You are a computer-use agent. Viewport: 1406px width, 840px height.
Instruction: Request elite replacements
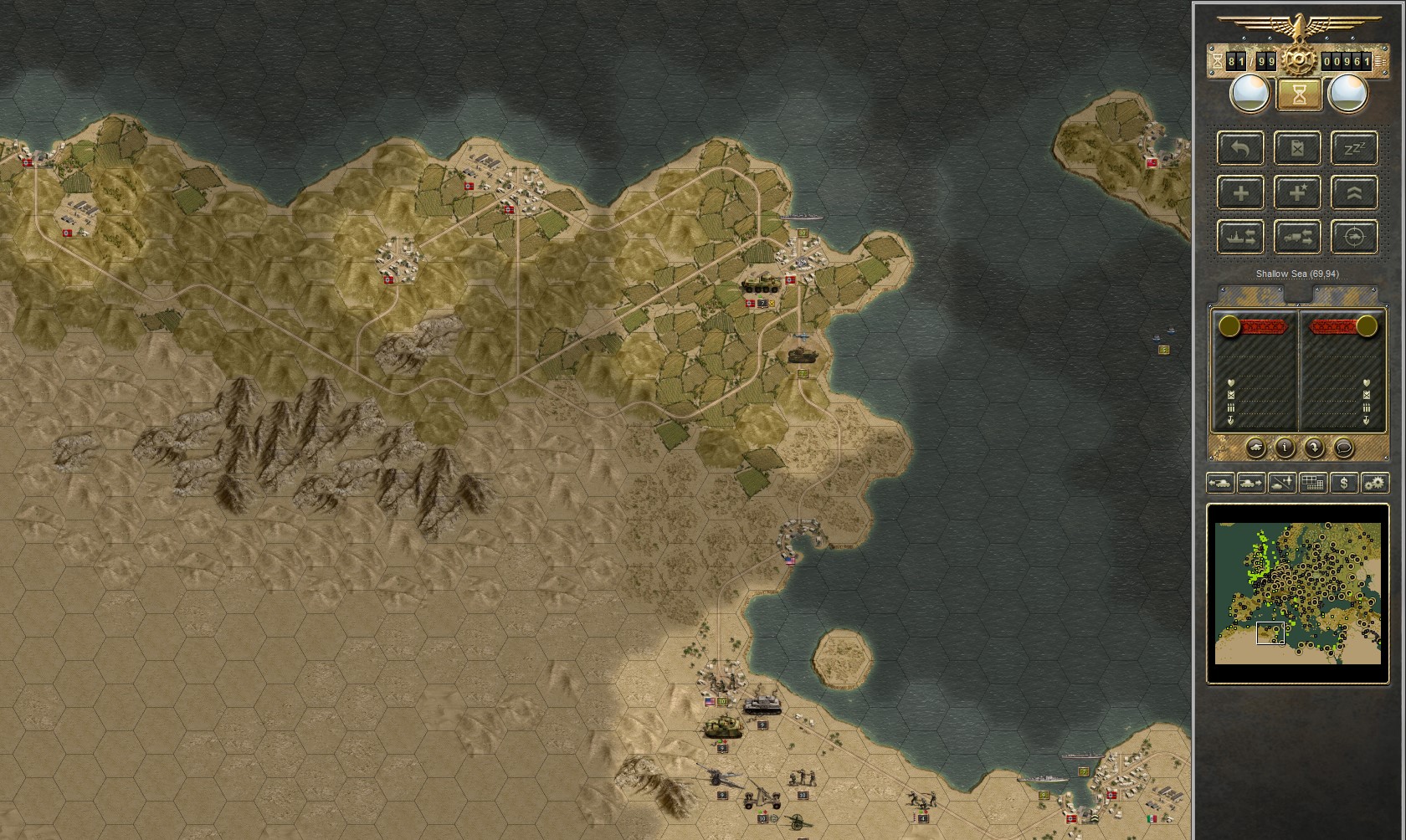click(x=1298, y=193)
